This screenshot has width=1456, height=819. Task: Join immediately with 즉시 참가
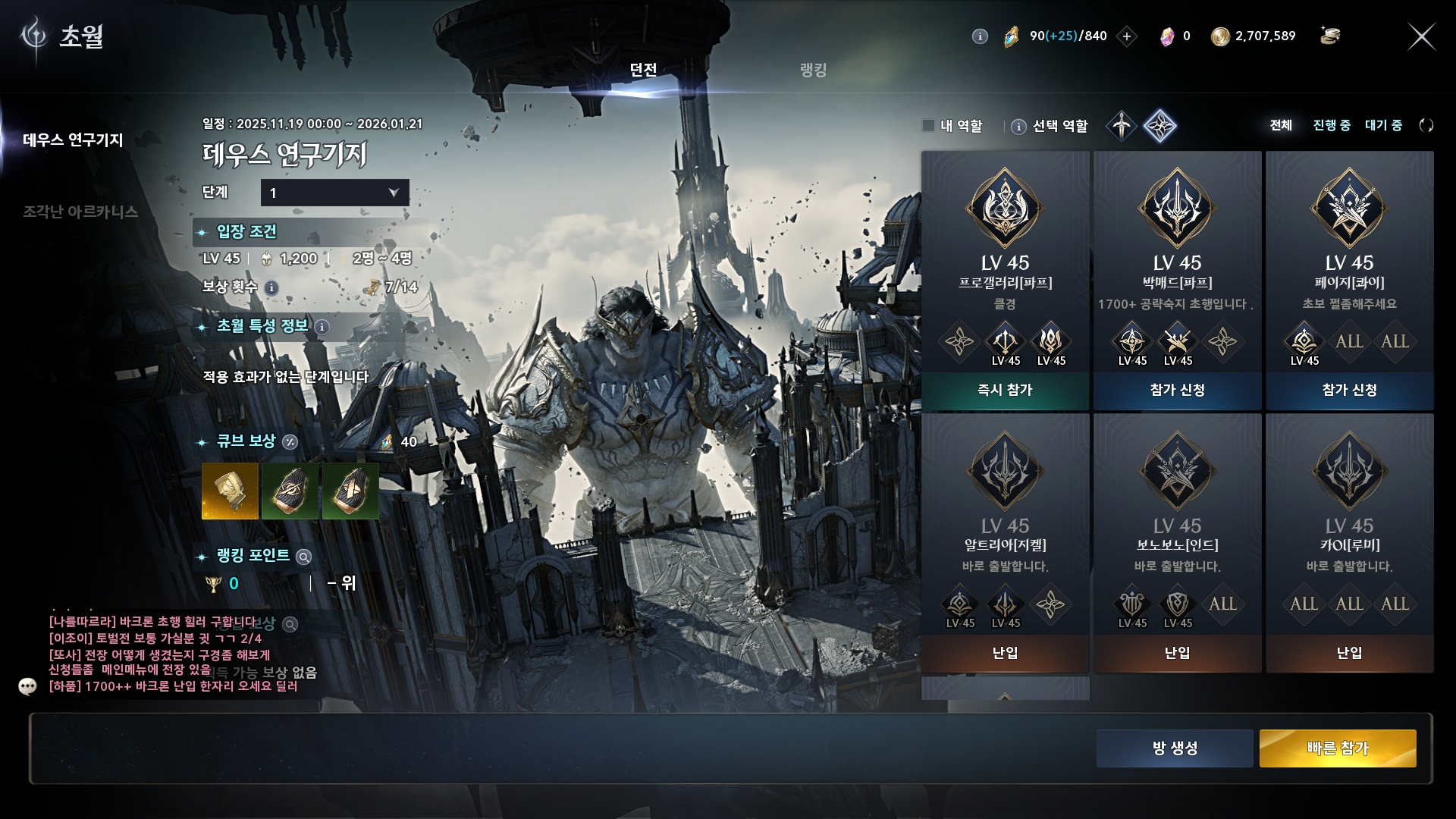pos(1005,390)
